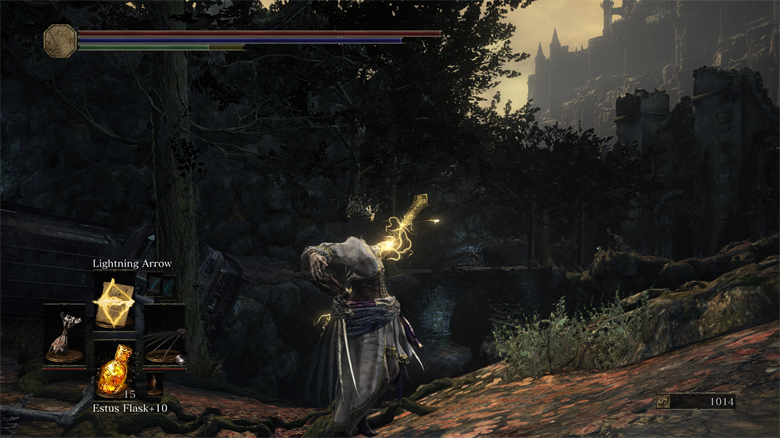Select the left-hand talisman weapon slot

click(x=65, y=336)
